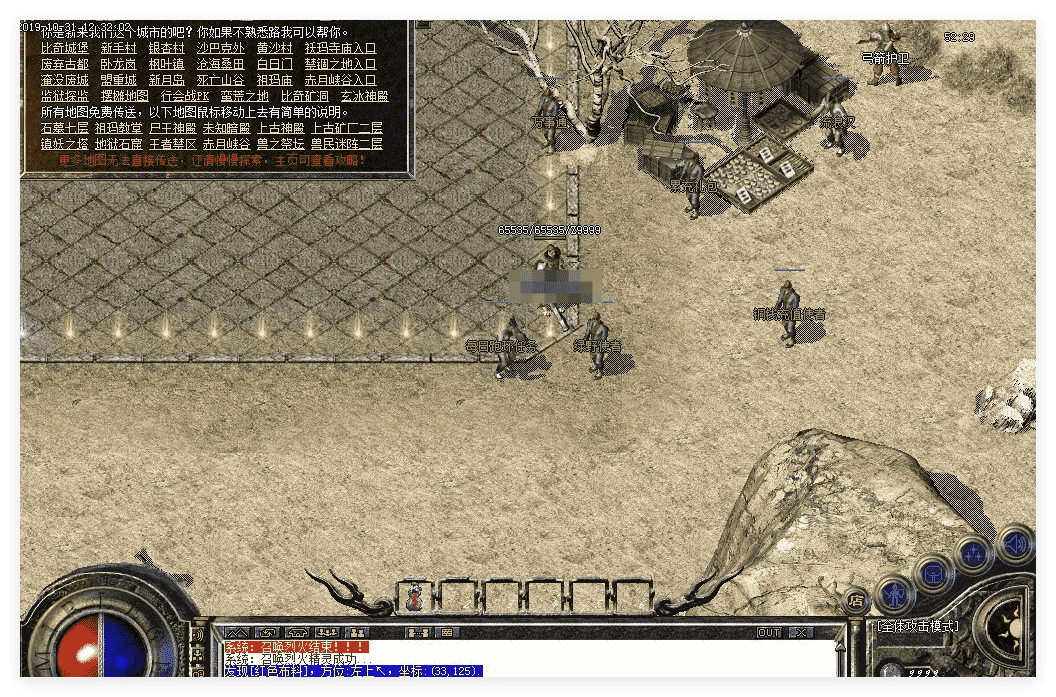This screenshot has width=1056, height=697.
Task: Use the red potion in the belt slot
Action: coord(413,596)
